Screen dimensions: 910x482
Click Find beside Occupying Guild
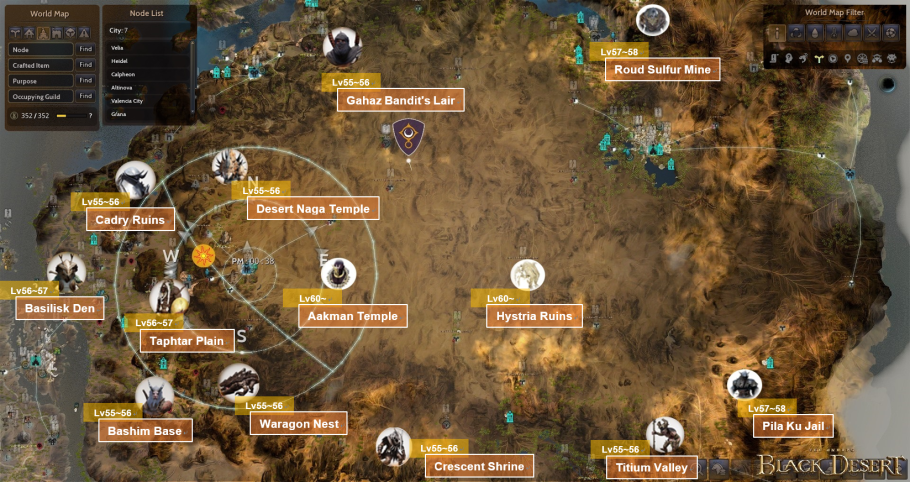85,97
